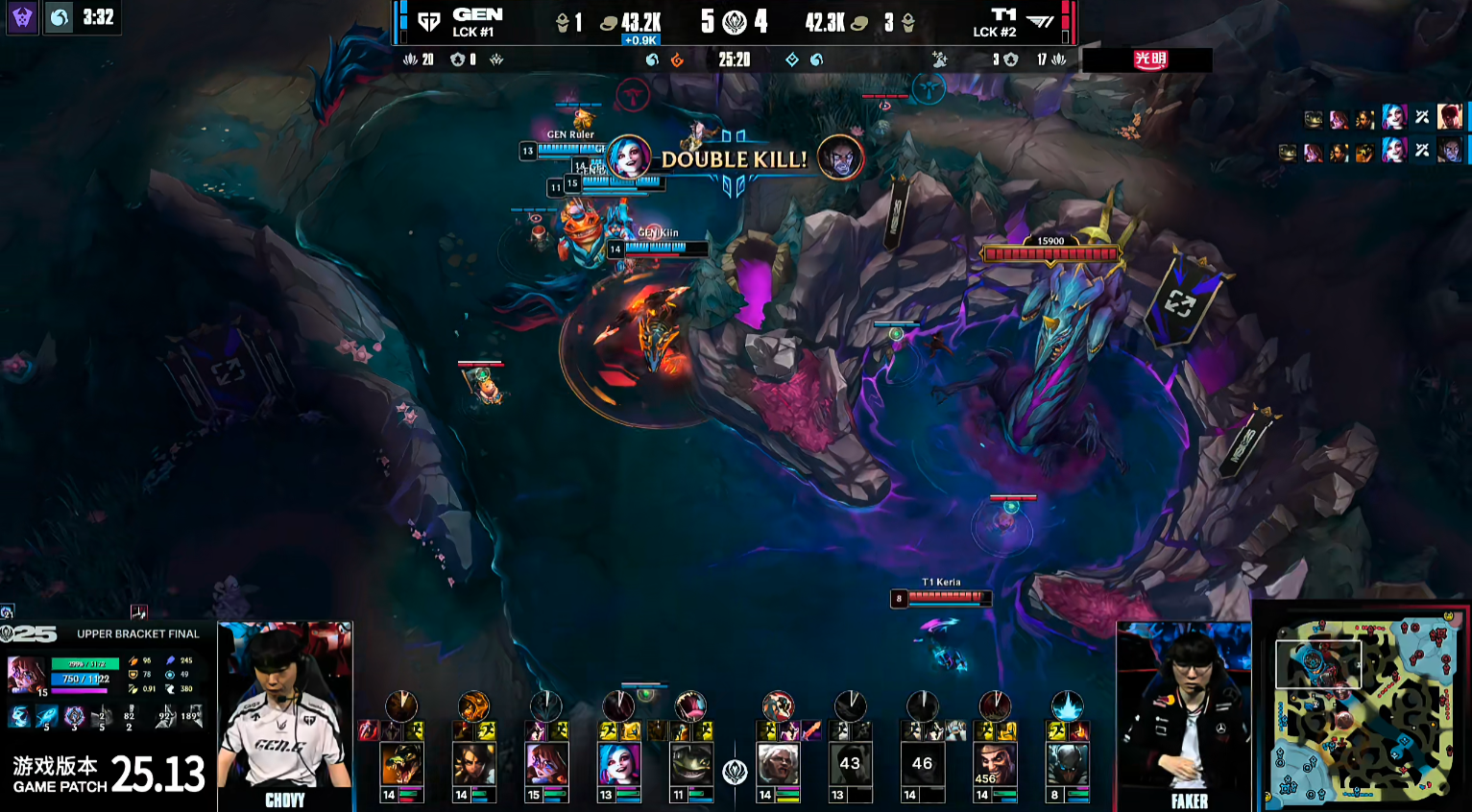Image resolution: width=1472 pixels, height=812 pixels.
Task: Select Jinx's portrait in the bottom scoreboard
Action: [x=619, y=765]
